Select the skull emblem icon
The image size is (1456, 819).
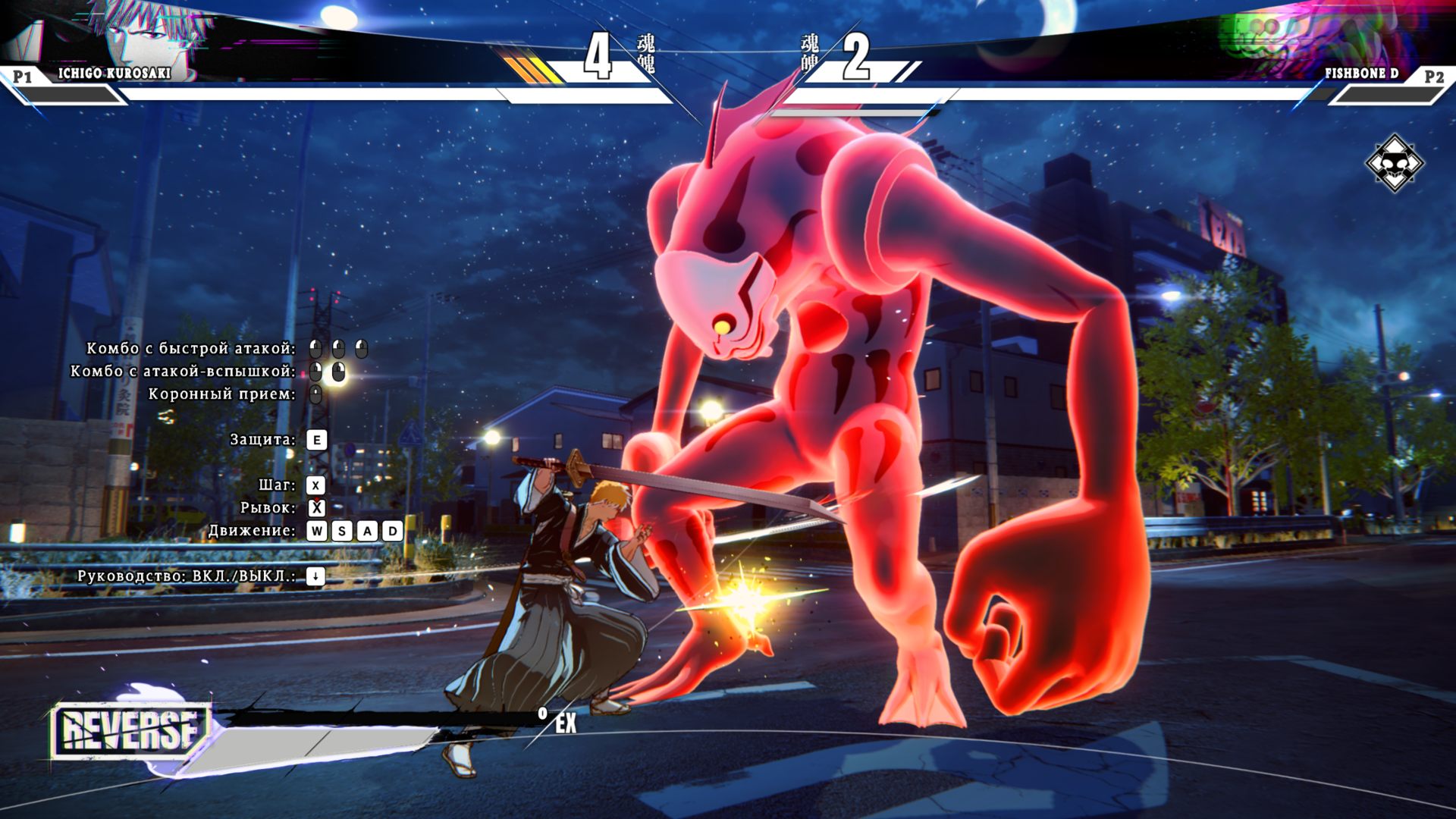coord(1394,163)
